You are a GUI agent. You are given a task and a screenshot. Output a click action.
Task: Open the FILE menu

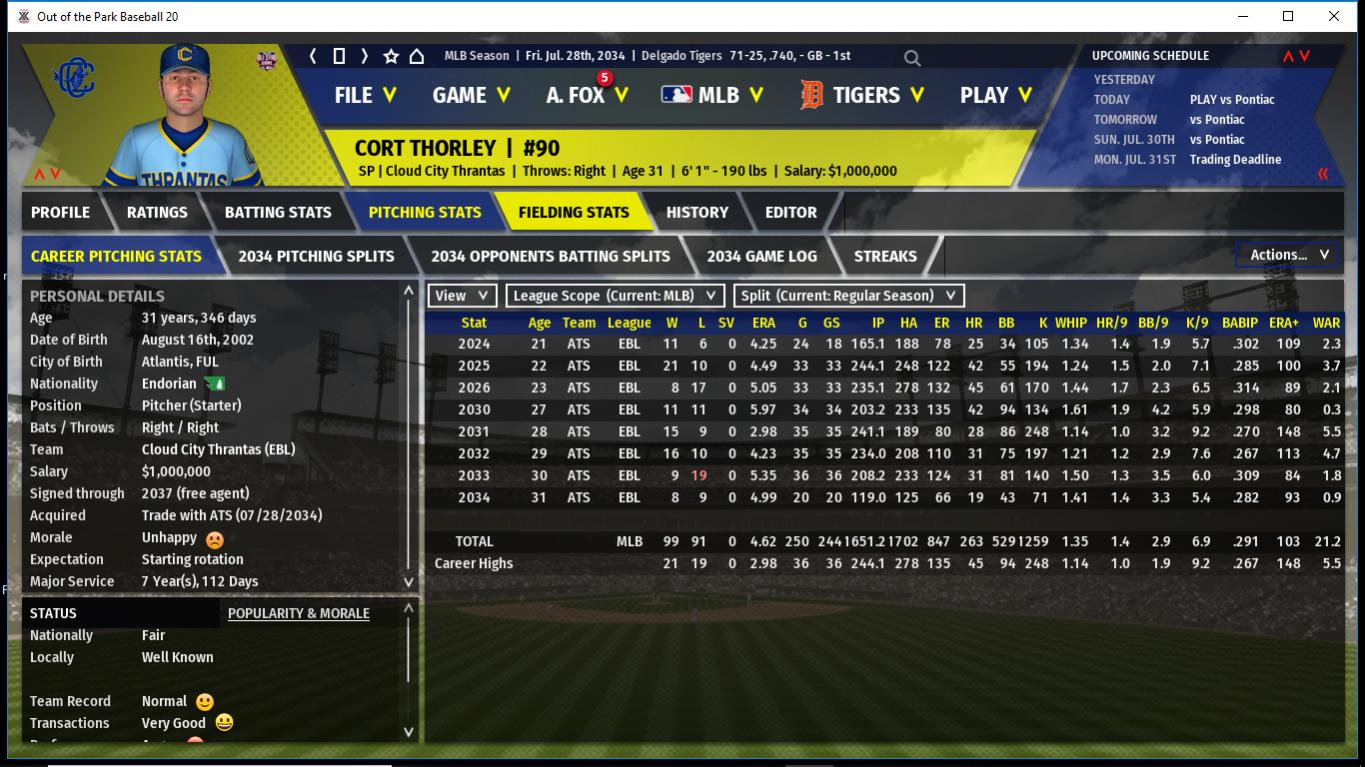click(365, 95)
